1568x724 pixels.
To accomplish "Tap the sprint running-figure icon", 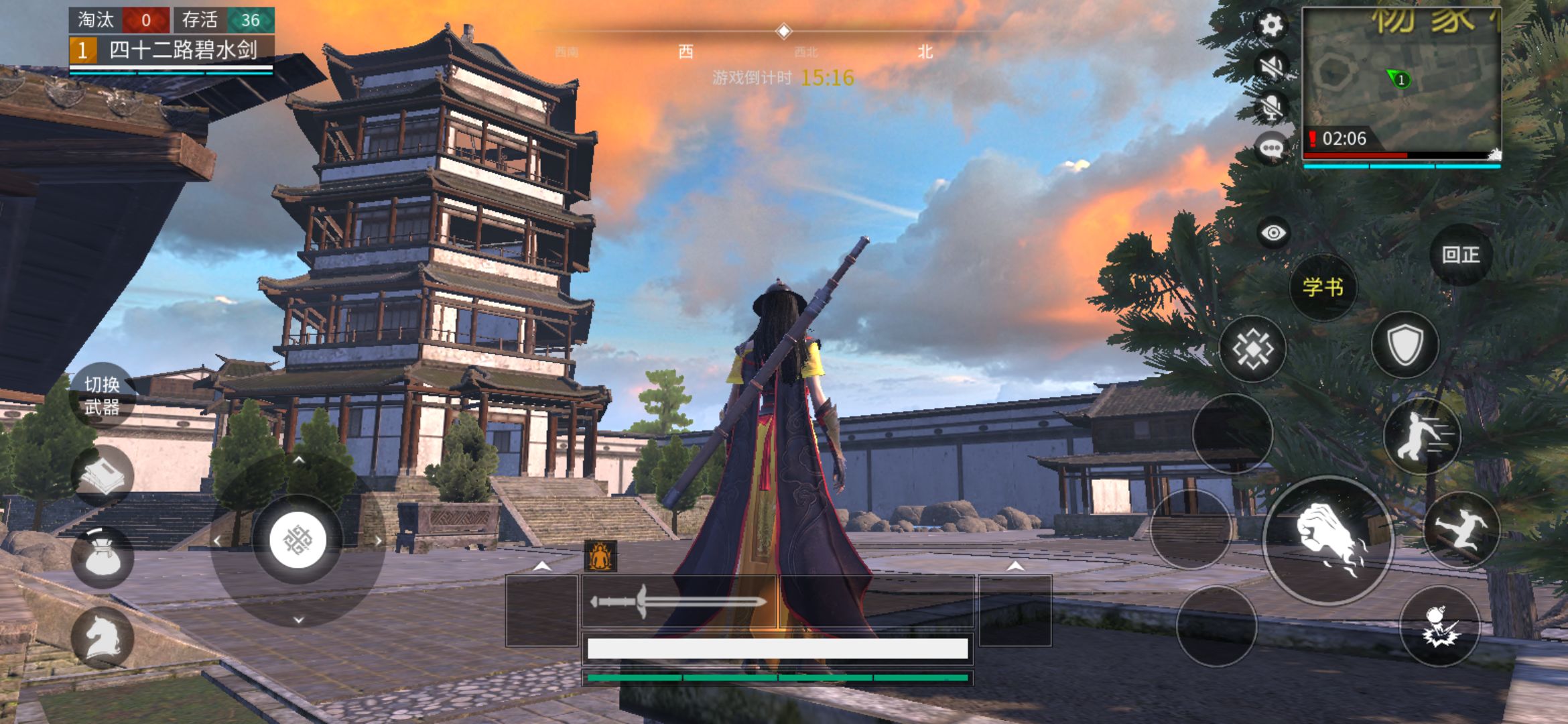I will pos(1424,436).
